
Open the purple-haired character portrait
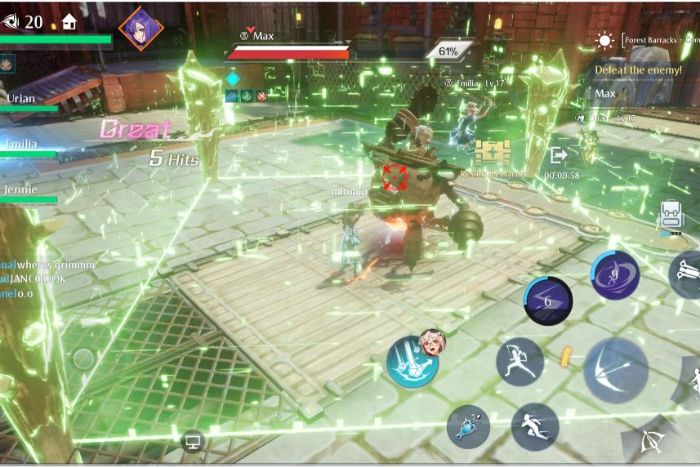tap(140, 27)
